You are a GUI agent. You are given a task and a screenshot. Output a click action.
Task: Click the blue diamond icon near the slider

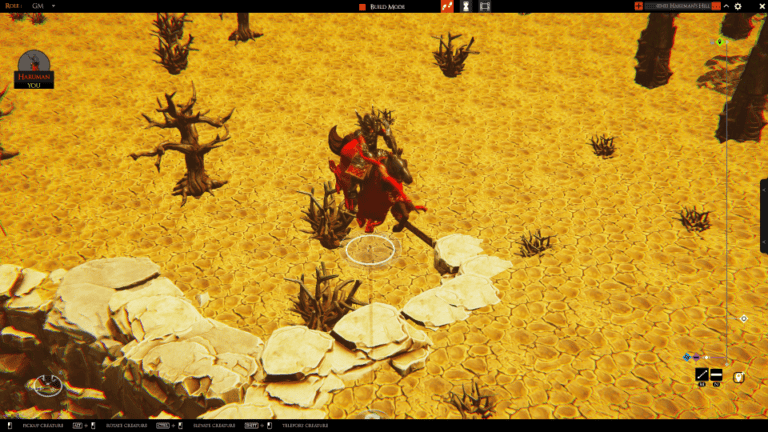tap(687, 357)
